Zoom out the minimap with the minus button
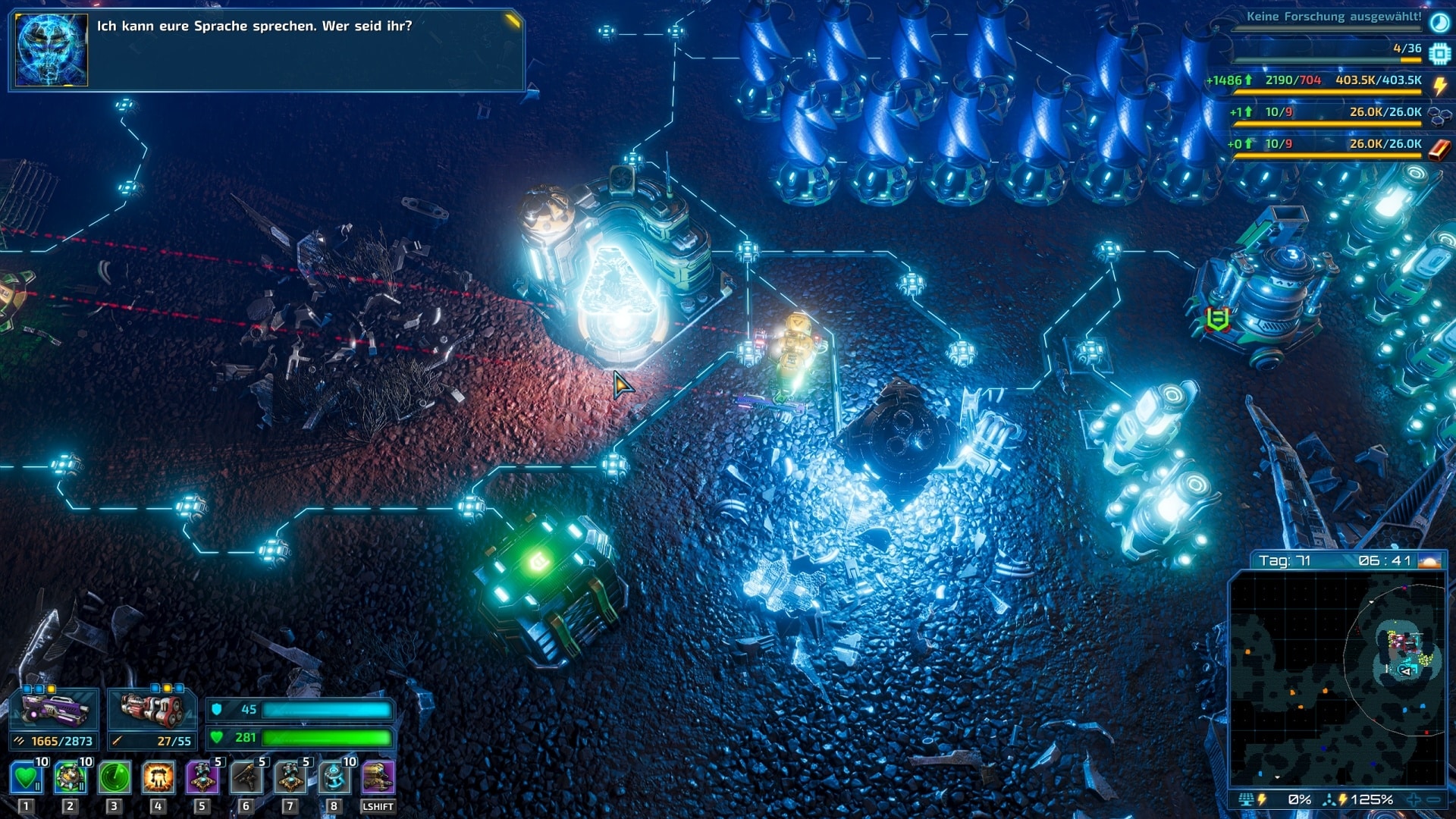The height and width of the screenshot is (819, 1456). [x=1433, y=799]
